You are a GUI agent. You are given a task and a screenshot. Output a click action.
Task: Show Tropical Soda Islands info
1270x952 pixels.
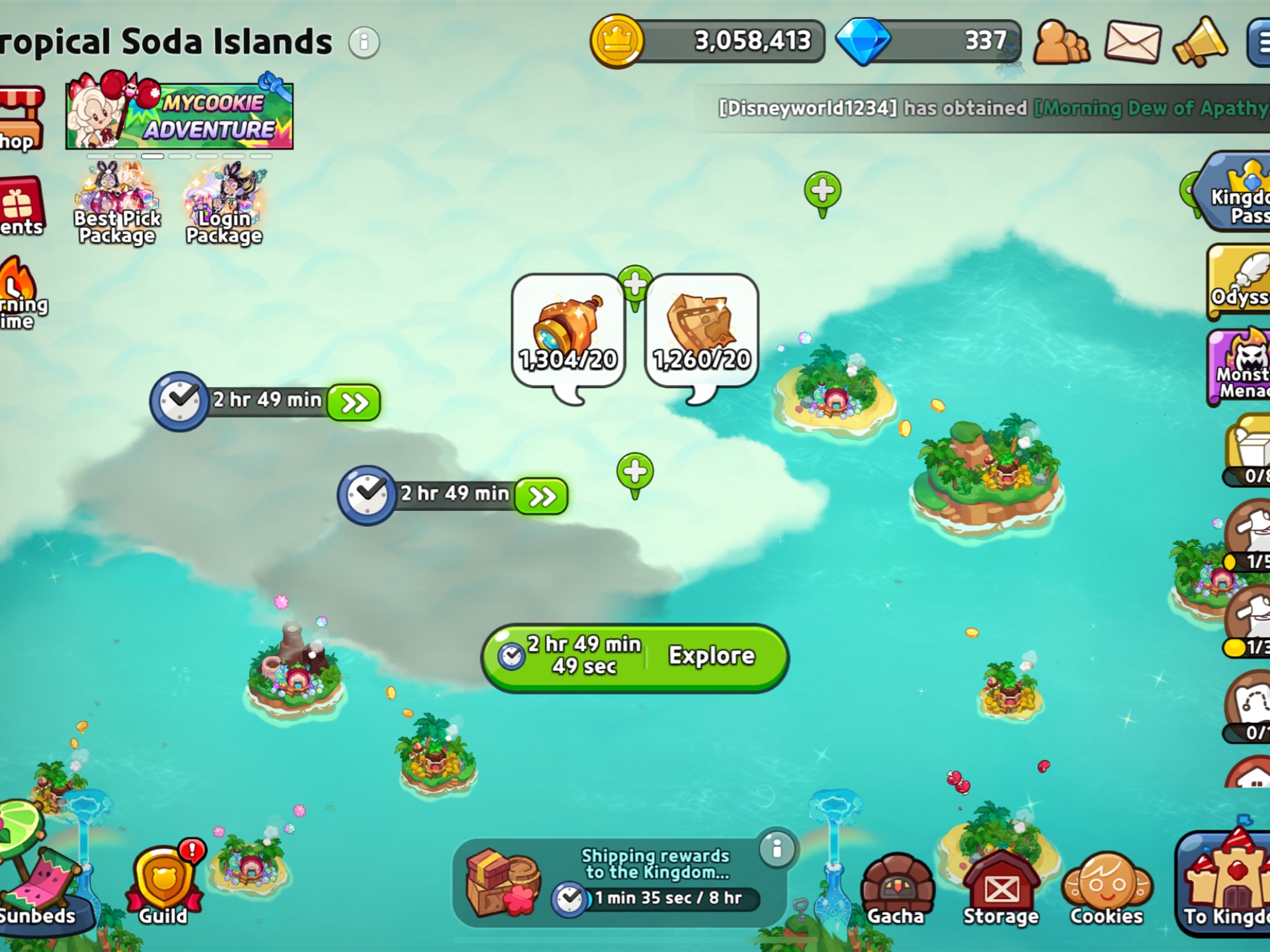pyautogui.click(x=364, y=42)
